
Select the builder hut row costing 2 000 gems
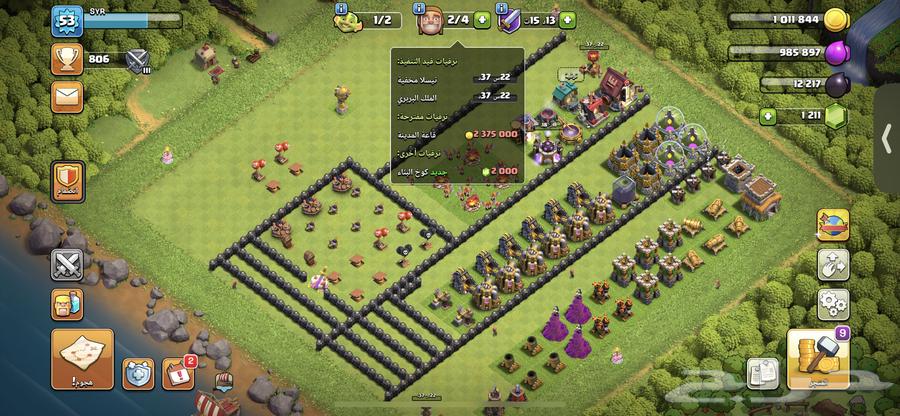click(x=458, y=171)
